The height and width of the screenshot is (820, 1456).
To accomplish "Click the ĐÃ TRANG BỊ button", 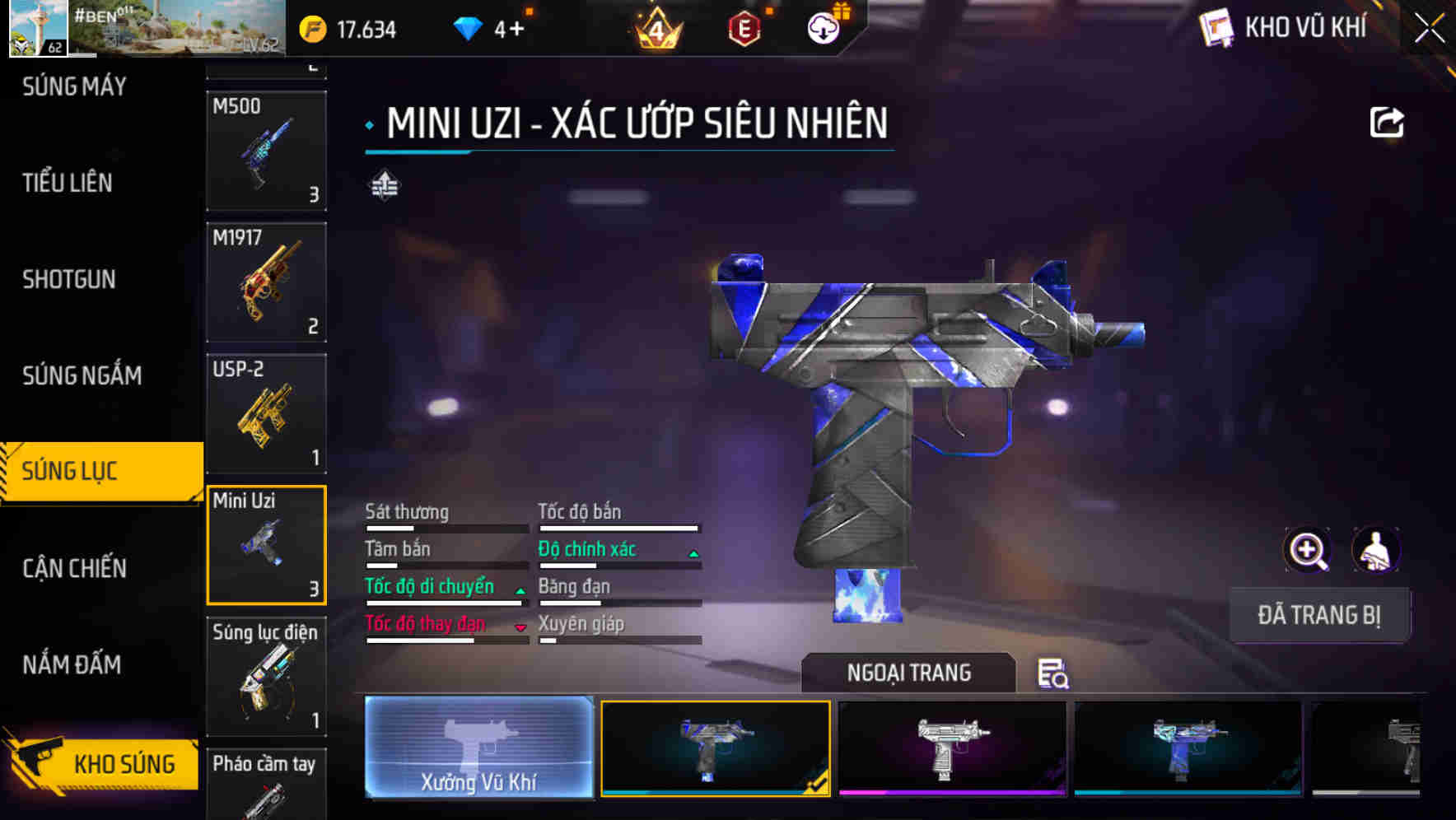I will pos(1319,615).
